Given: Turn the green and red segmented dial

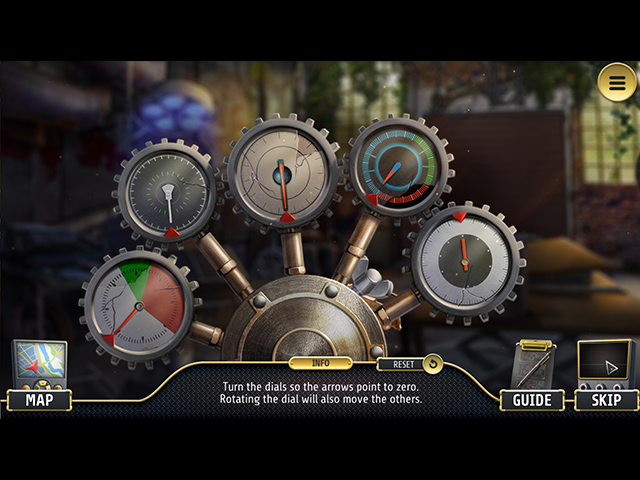Looking at the screenshot, I should tap(138, 305).
